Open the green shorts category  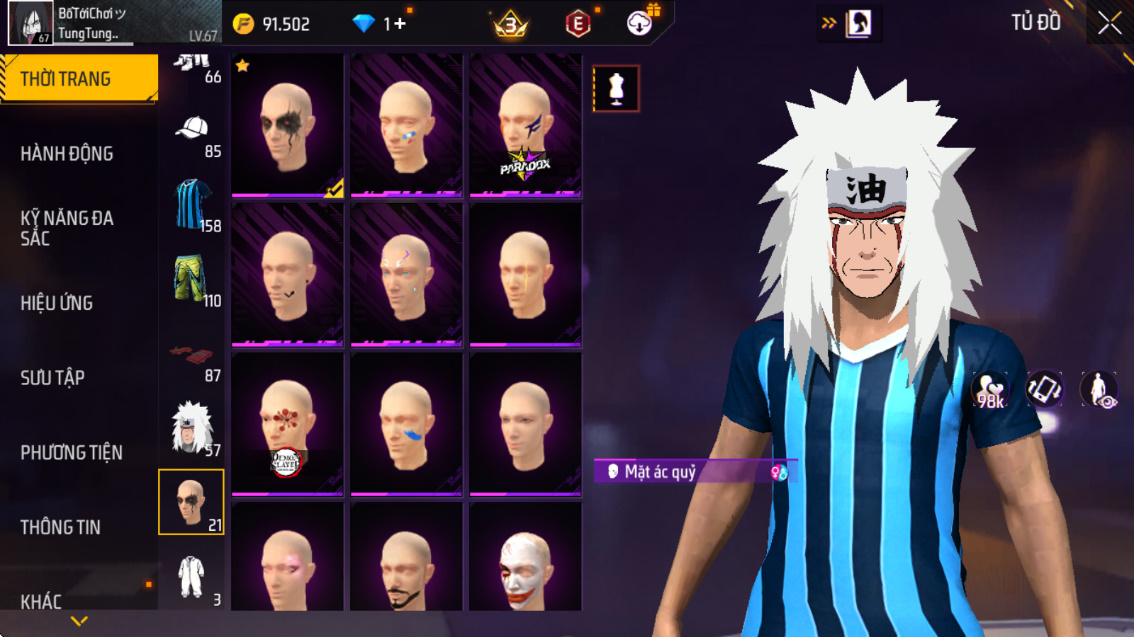[x=192, y=279]
